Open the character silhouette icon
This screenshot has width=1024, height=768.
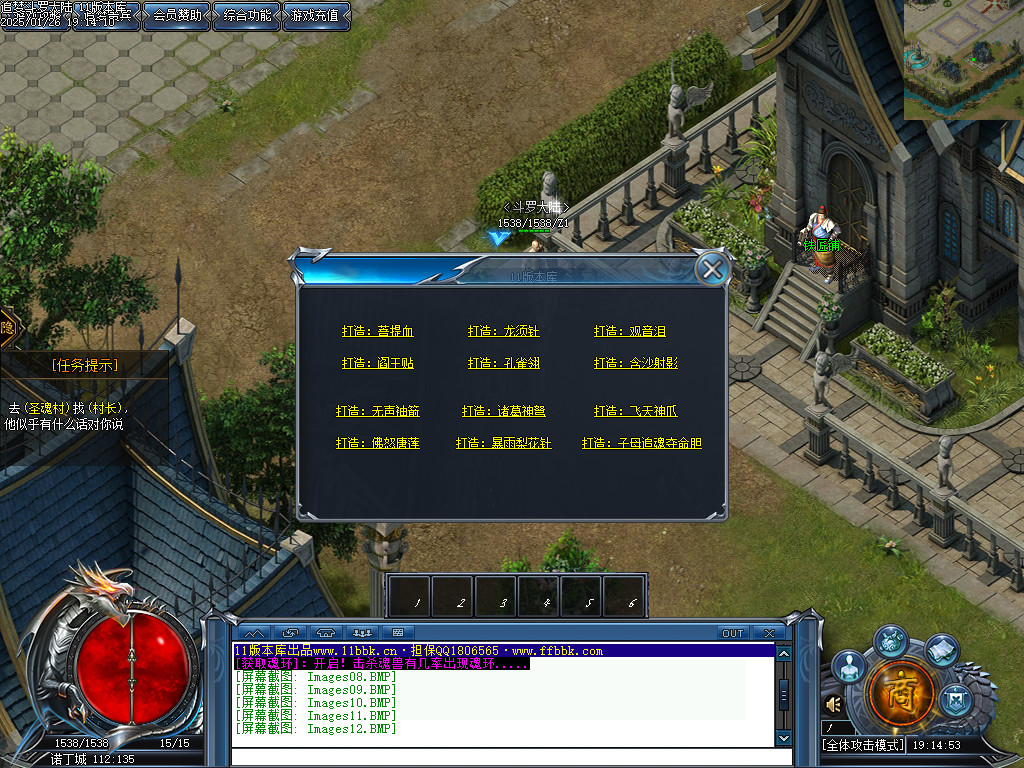pyautogui.click(x=849, y=666)
